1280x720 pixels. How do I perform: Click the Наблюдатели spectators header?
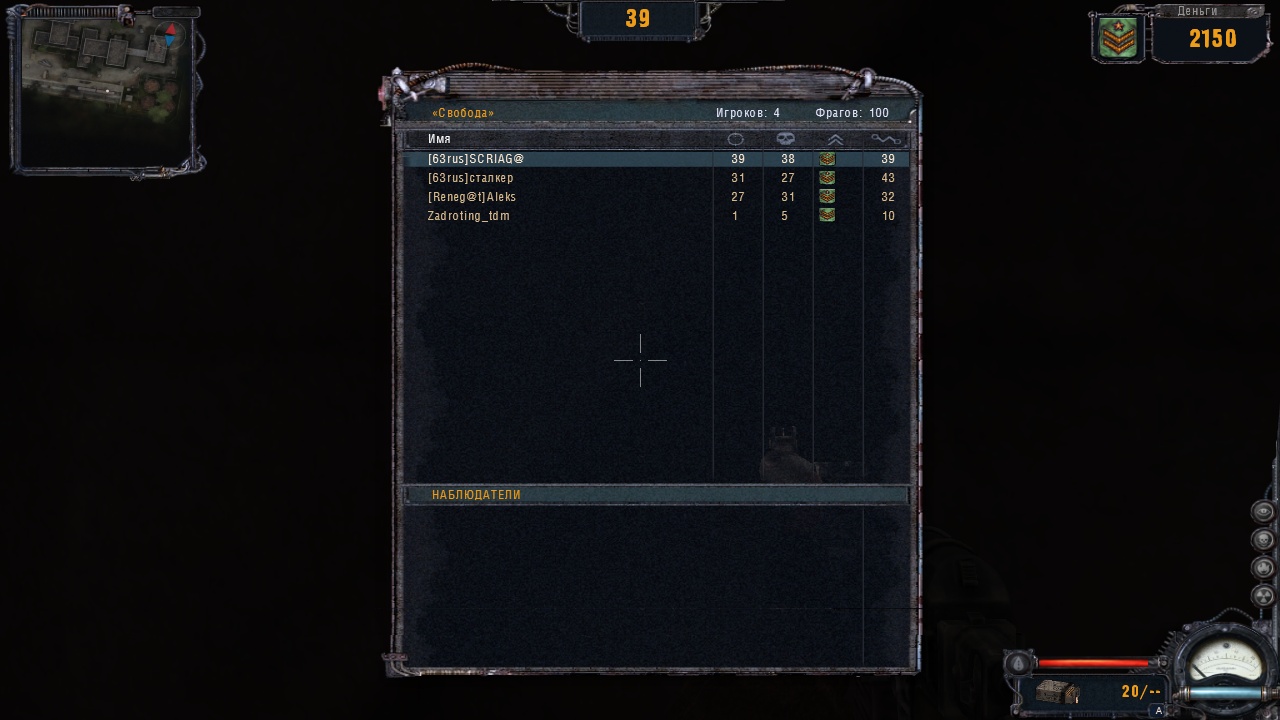[x=476, y=495]
